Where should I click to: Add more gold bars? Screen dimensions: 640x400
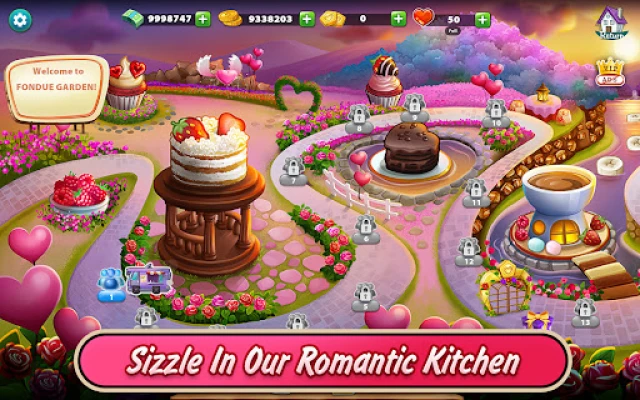(x=398, y=19)
